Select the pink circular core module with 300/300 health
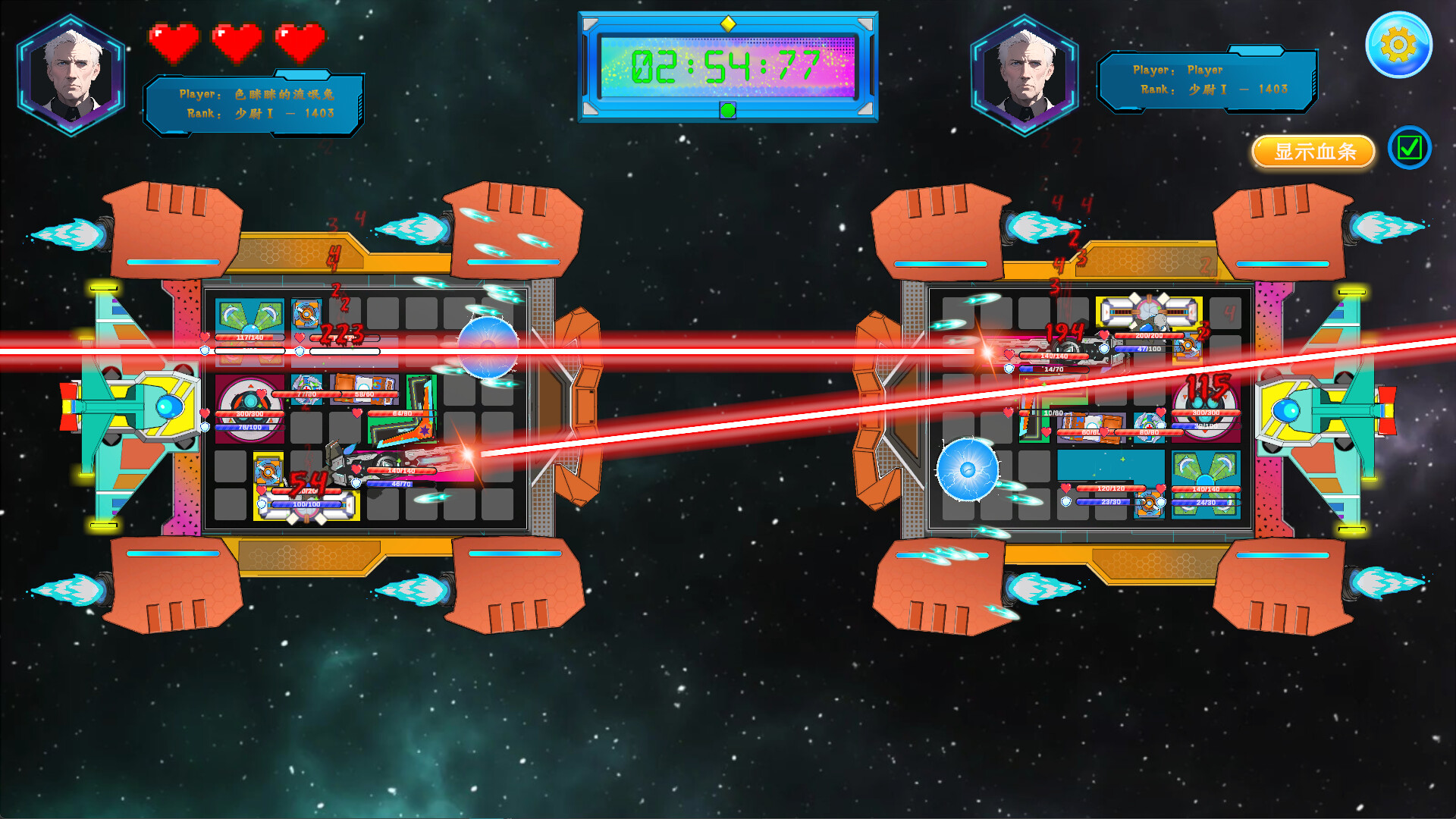The height and width of the screenshot is (819, 1456). (x=249, y=406)
